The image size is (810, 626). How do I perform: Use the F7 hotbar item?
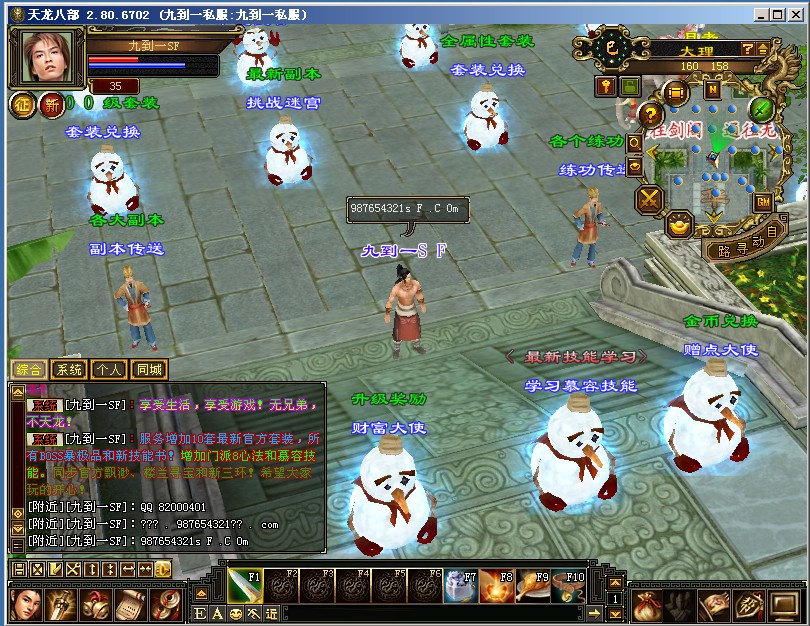[x=461, y=585]
